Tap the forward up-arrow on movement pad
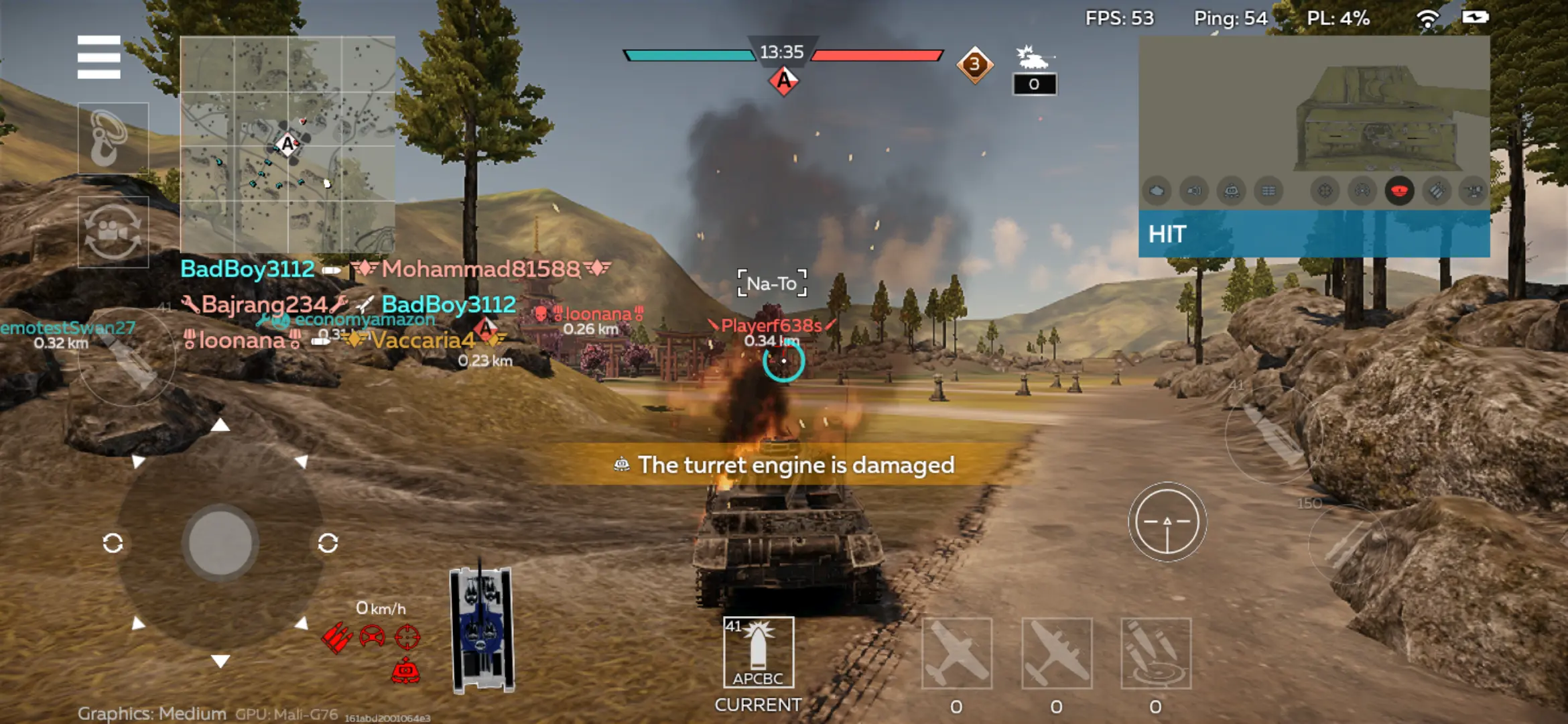The image size is (1568, 724). click(220, 425)
